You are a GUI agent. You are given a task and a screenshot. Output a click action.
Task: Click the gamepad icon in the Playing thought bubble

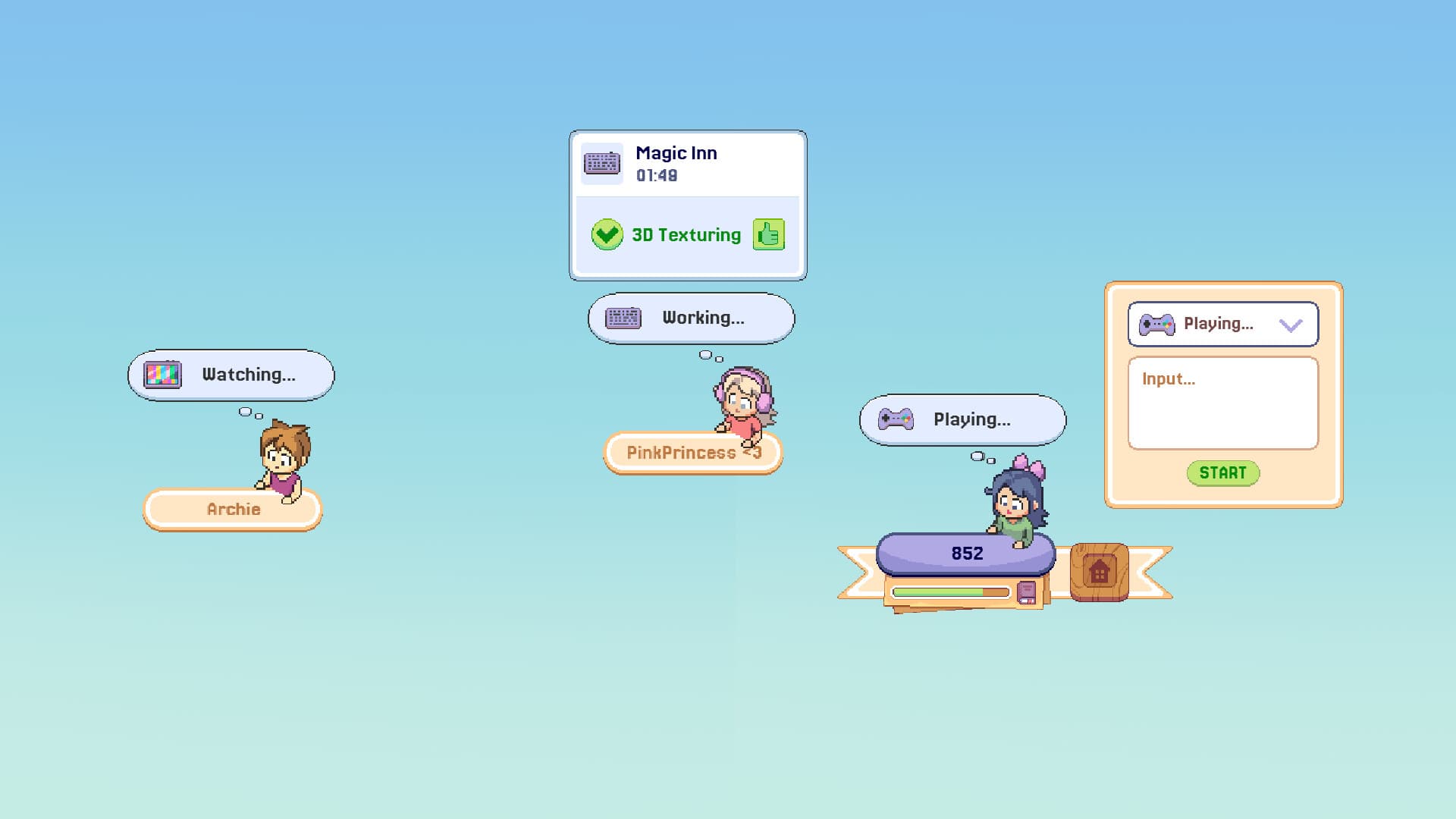(895, 419)
